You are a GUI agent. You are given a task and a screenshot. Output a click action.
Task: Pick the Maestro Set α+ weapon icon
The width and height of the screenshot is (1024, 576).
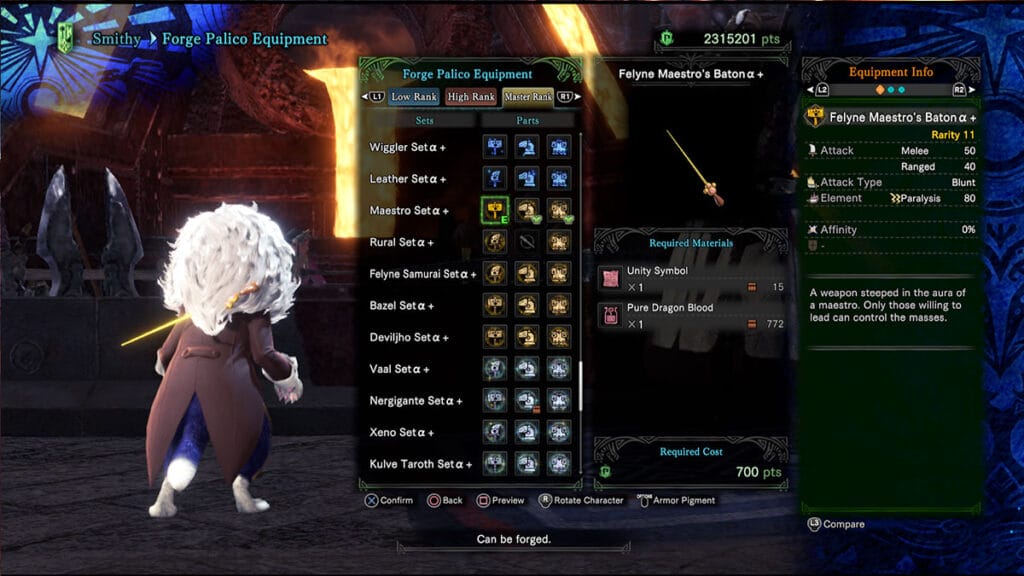coord(495,210)
